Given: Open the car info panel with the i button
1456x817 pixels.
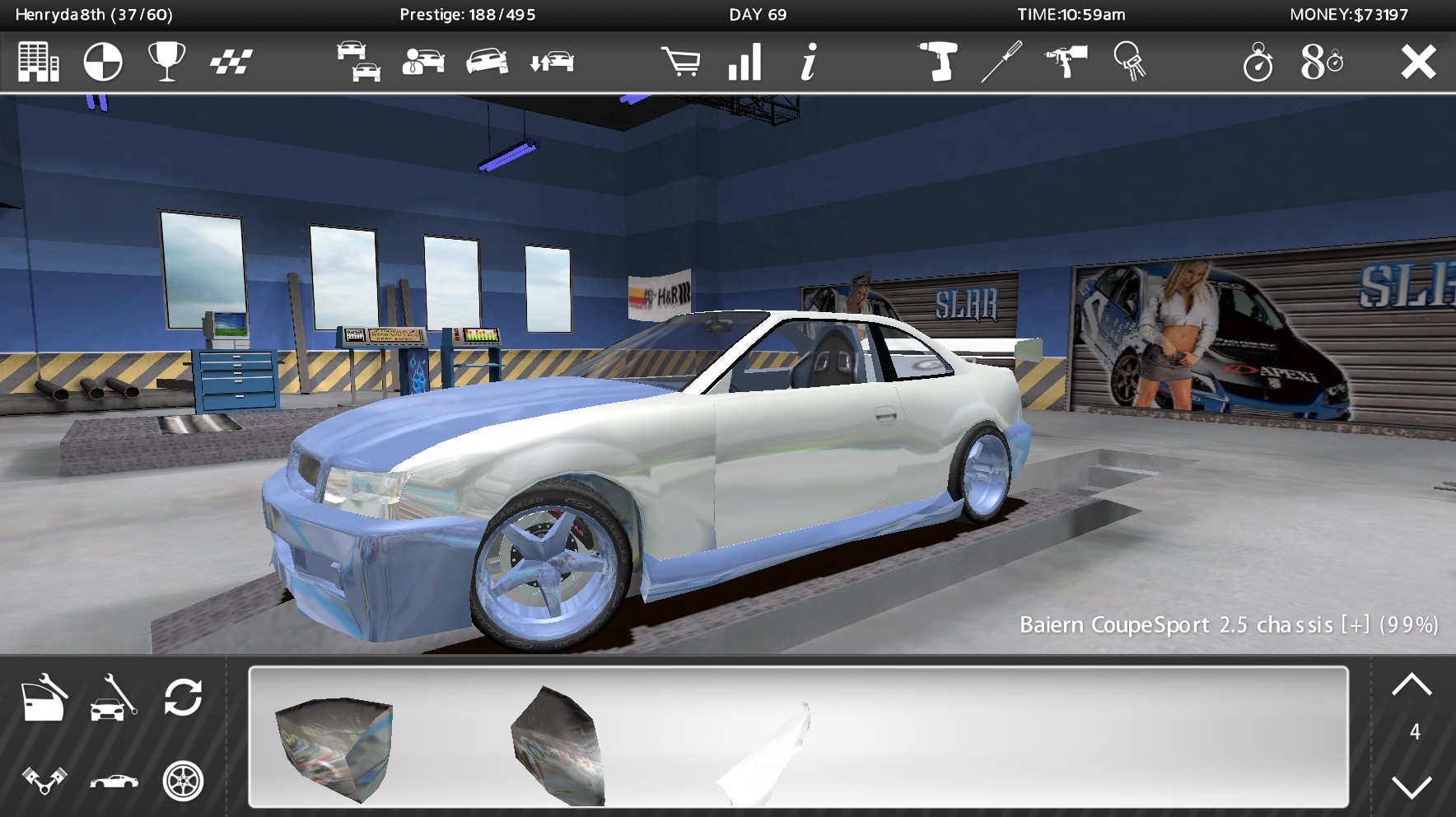Looking at the screenshot, I should click(x=807, y=62).
